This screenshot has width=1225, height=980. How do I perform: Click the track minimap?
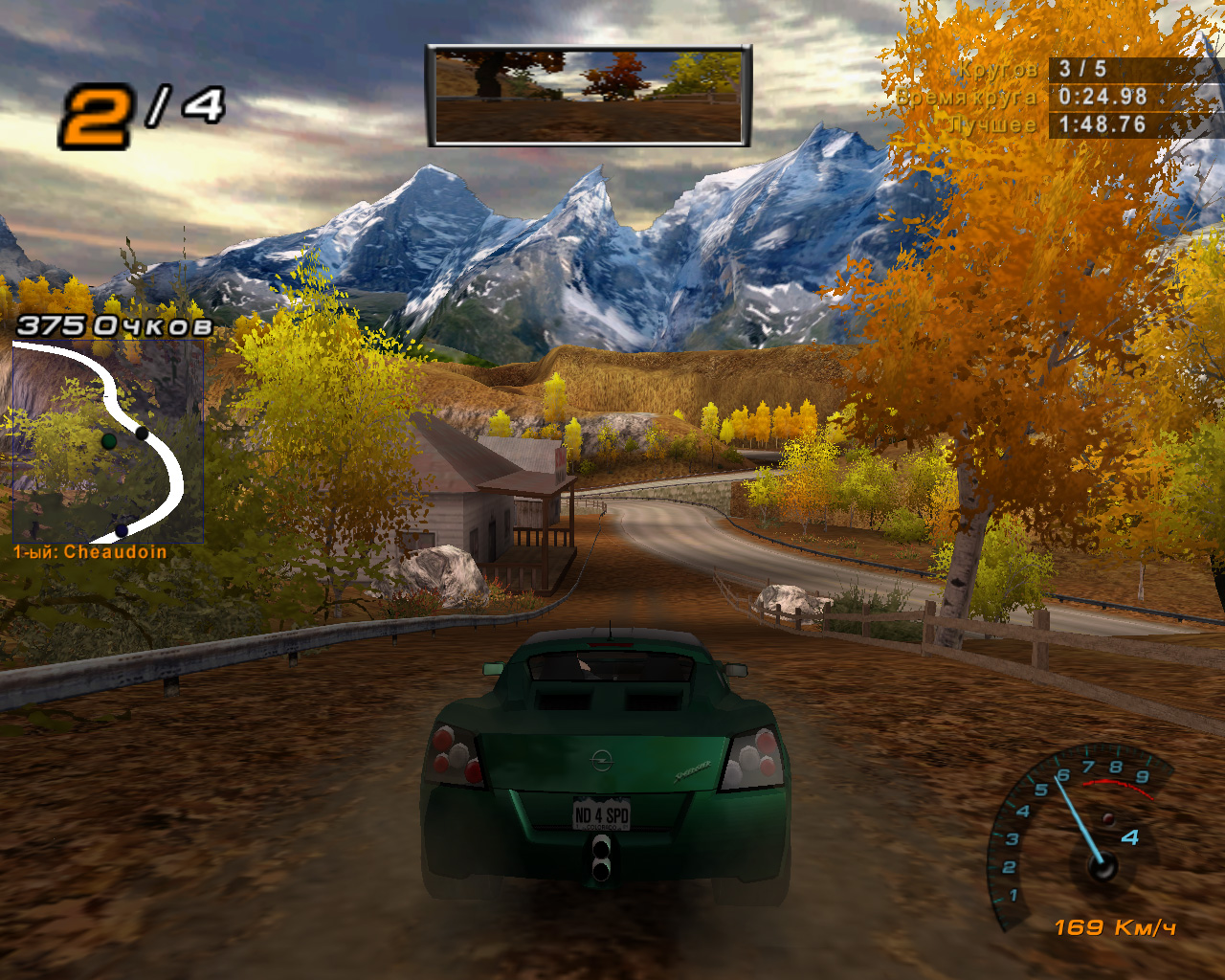click(107, 441)
